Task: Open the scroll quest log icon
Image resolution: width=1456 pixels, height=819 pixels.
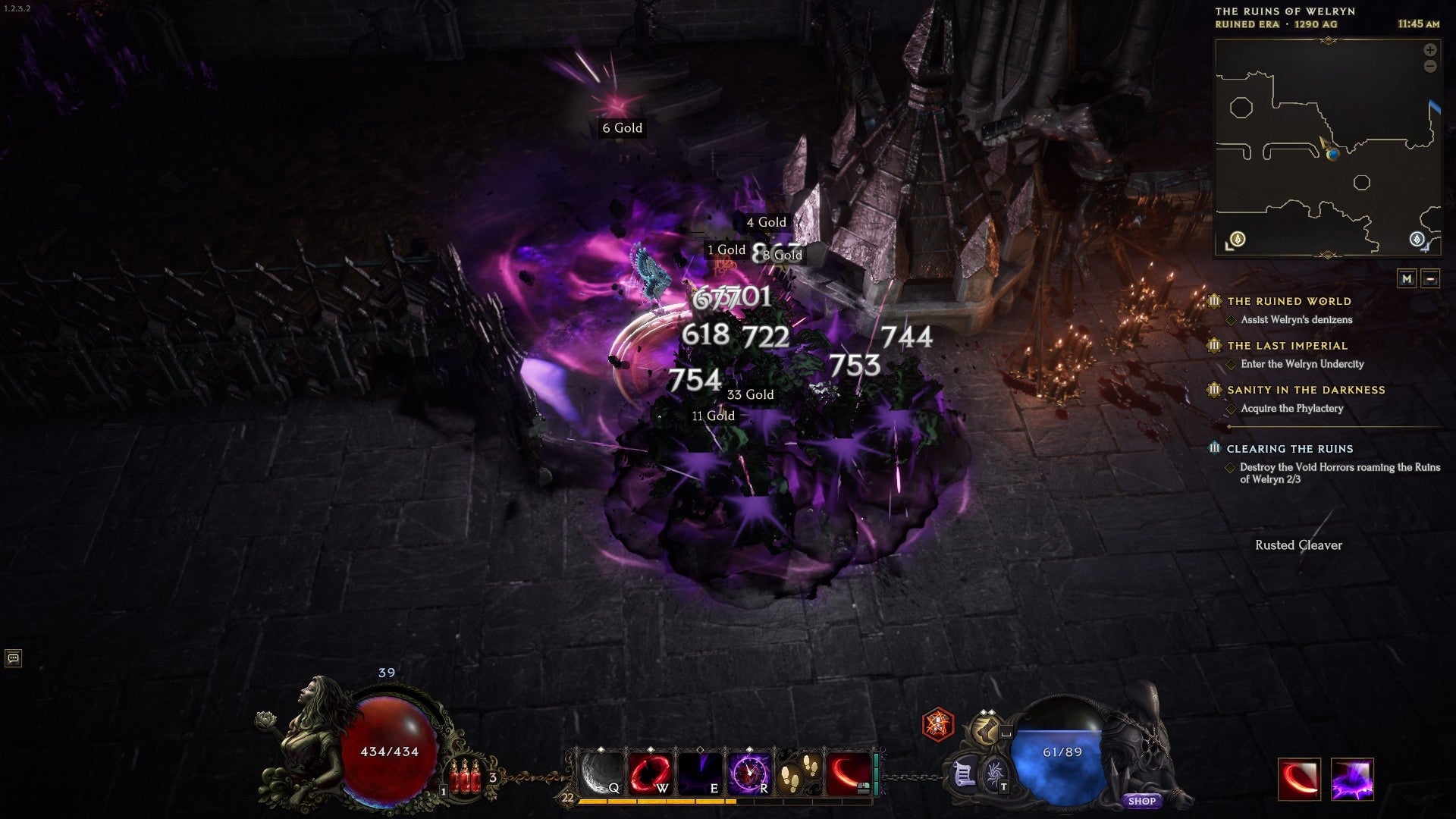Action: [x=963, y=775]
